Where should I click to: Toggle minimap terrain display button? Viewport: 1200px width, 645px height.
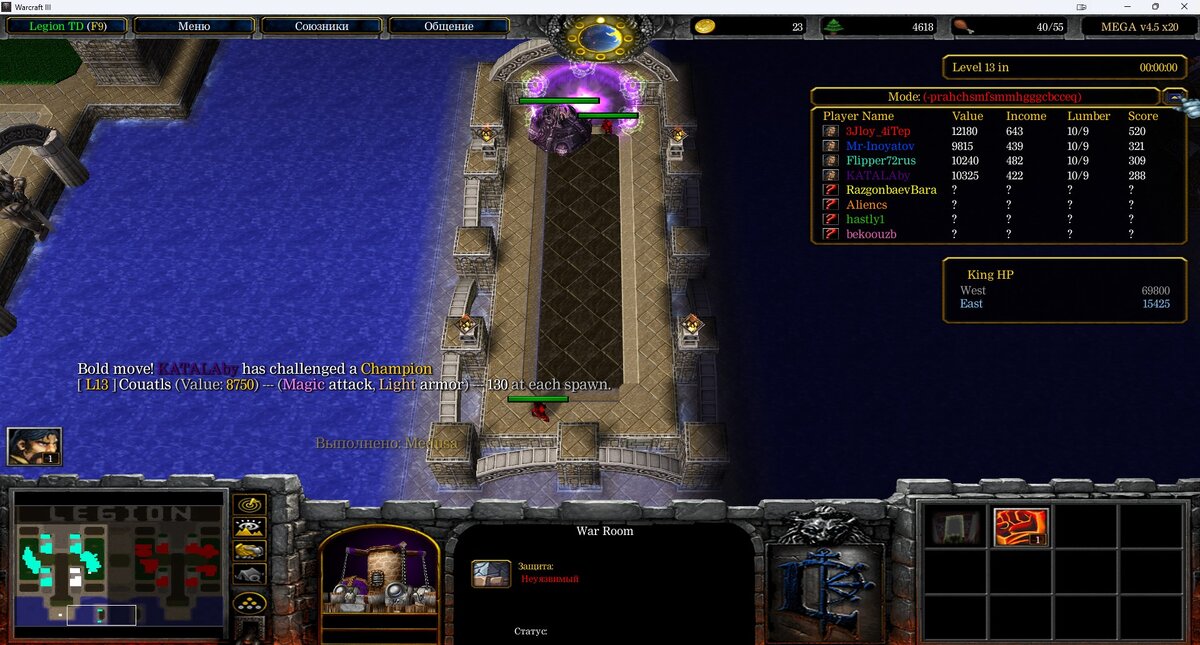click(x=249, y=527)
